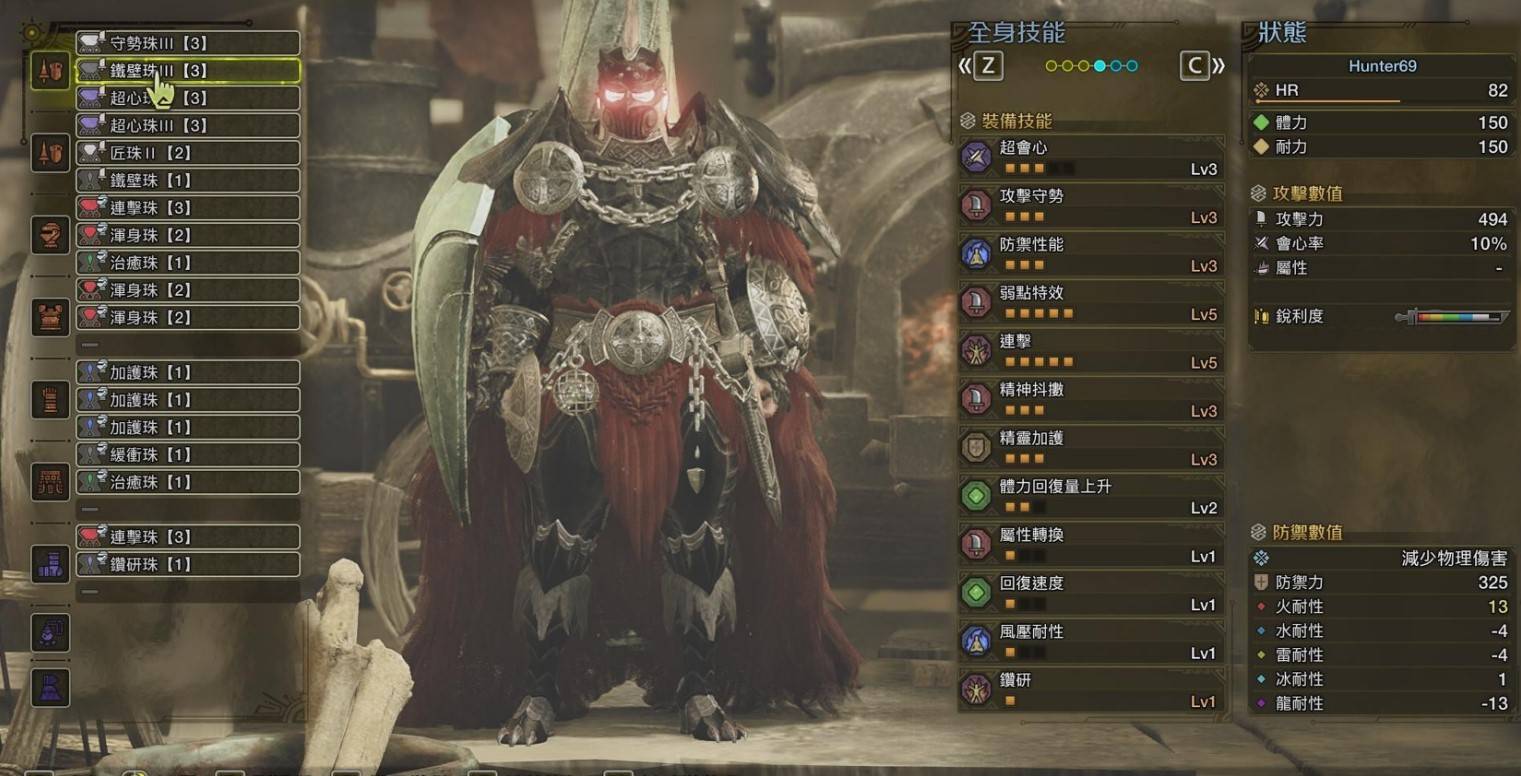Pick the 鐵壁珠【1】 decoration row

tap(187, 181)
